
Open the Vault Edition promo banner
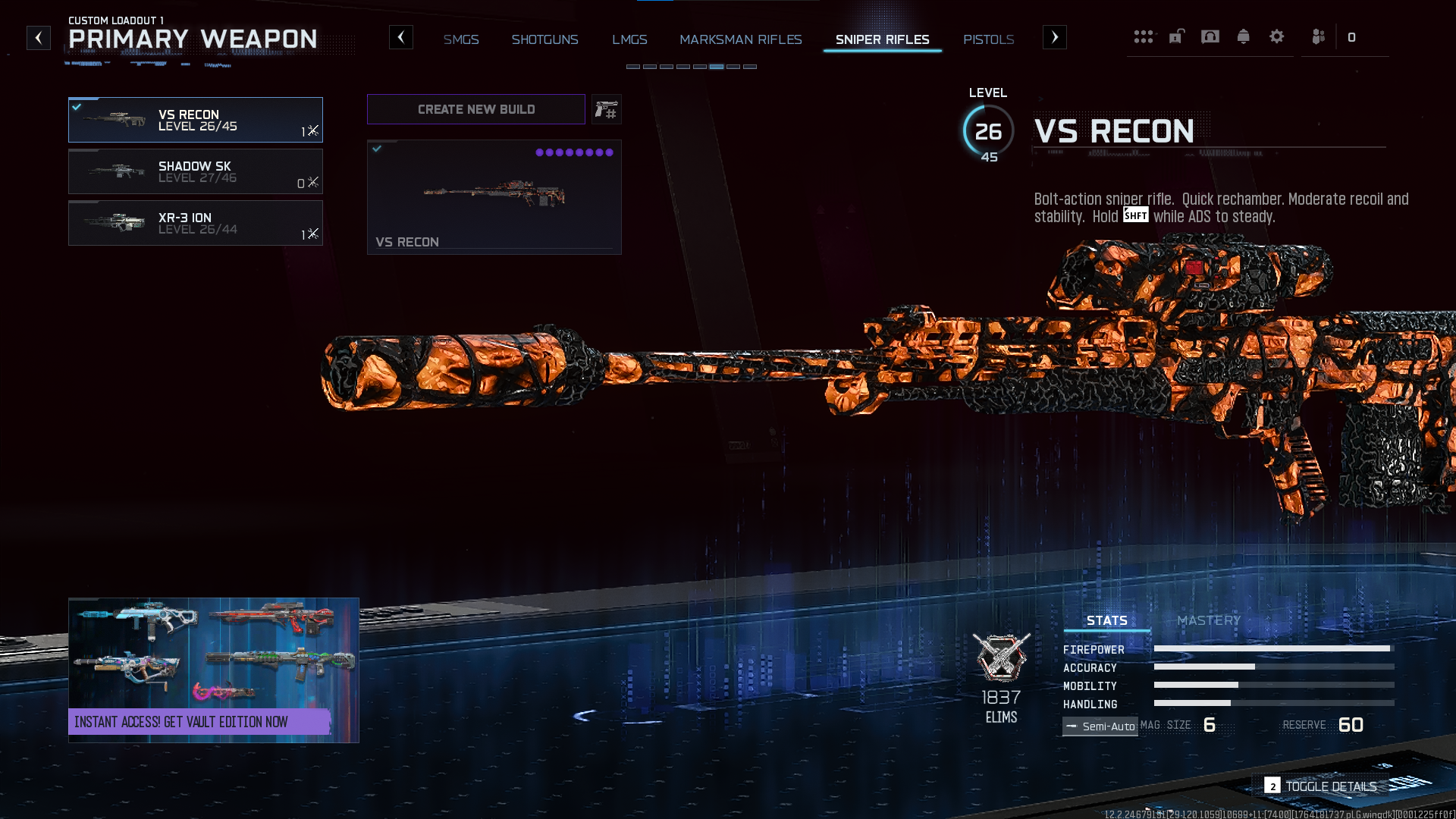(x=213, y=670)
